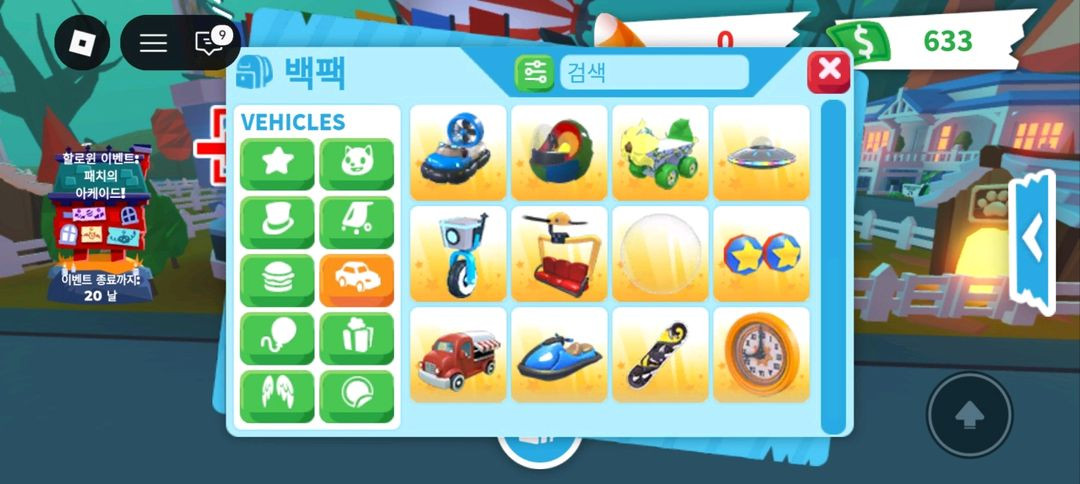Choose the orange clock item
This screenshot has width=1080, height=484.
pos(761,355)
